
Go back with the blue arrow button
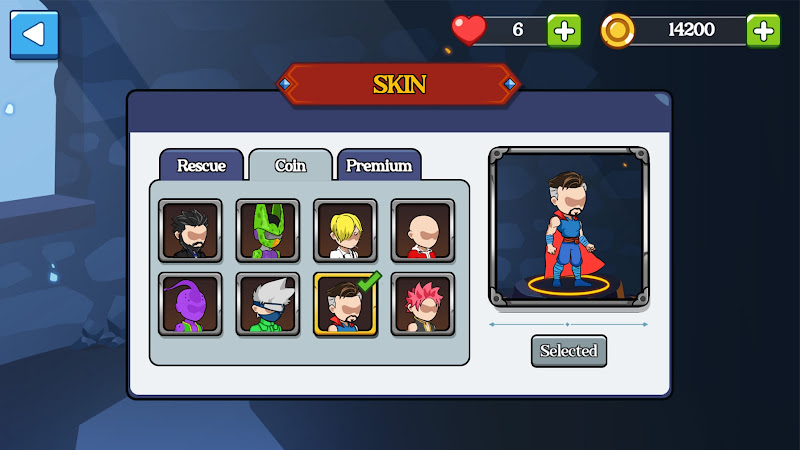click(x=34, y=35)
